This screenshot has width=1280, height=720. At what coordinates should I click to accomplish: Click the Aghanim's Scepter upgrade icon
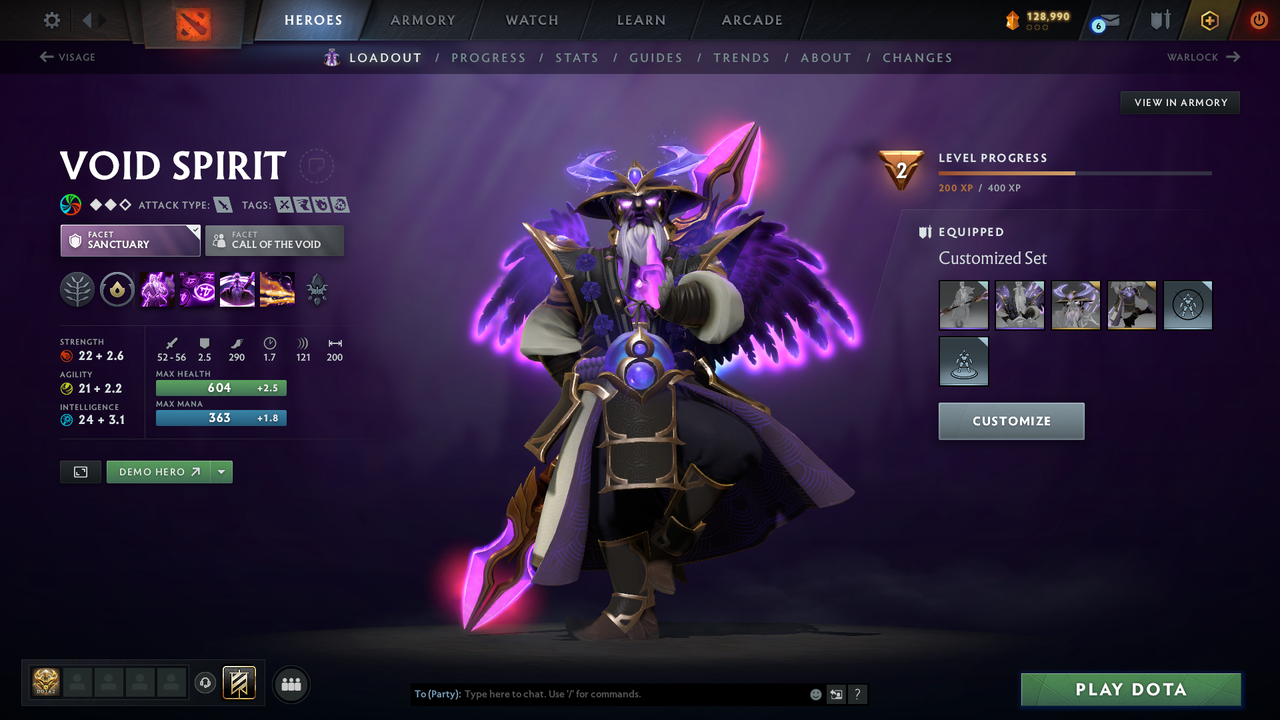pos(317,290)
